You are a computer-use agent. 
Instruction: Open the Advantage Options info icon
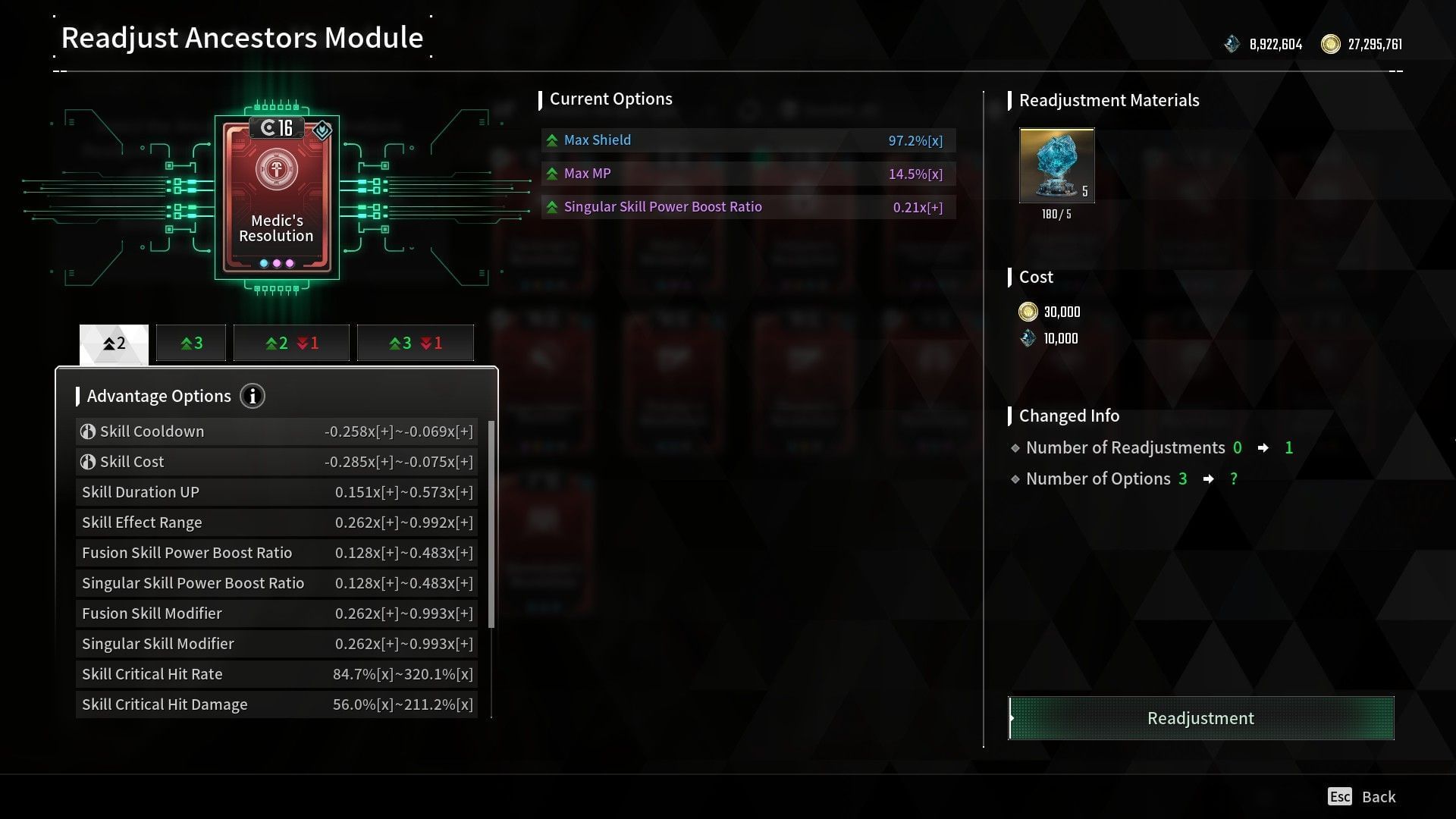pos(253,396)
